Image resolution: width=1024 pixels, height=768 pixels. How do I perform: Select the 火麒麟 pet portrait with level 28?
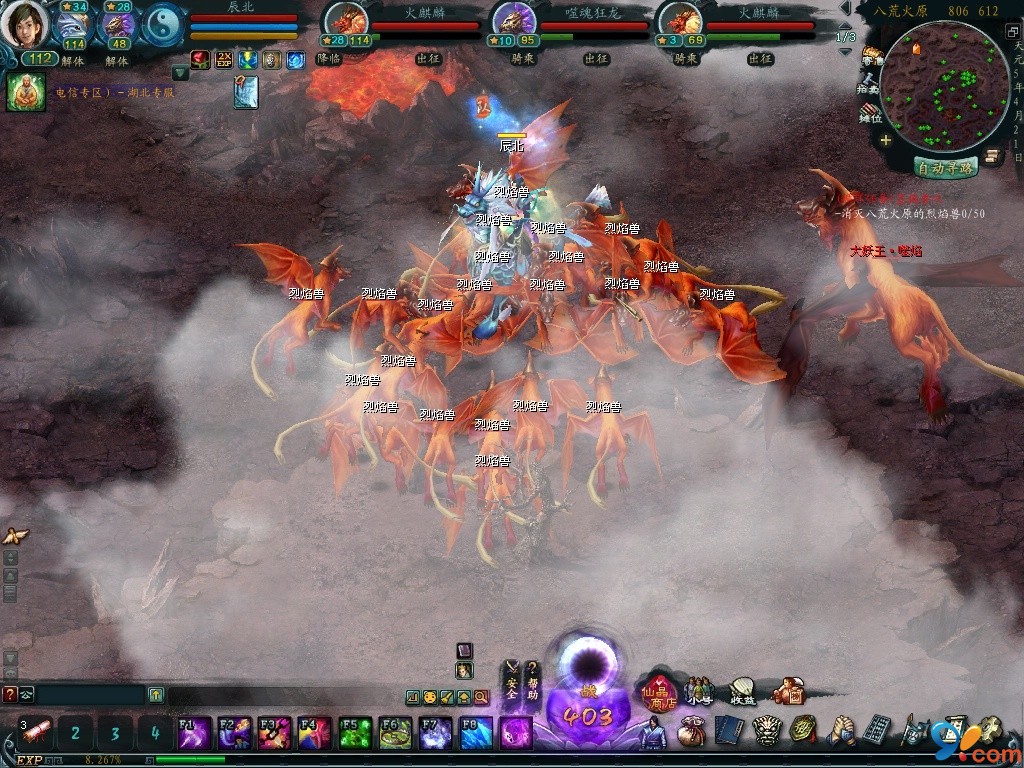pos(348,22)
